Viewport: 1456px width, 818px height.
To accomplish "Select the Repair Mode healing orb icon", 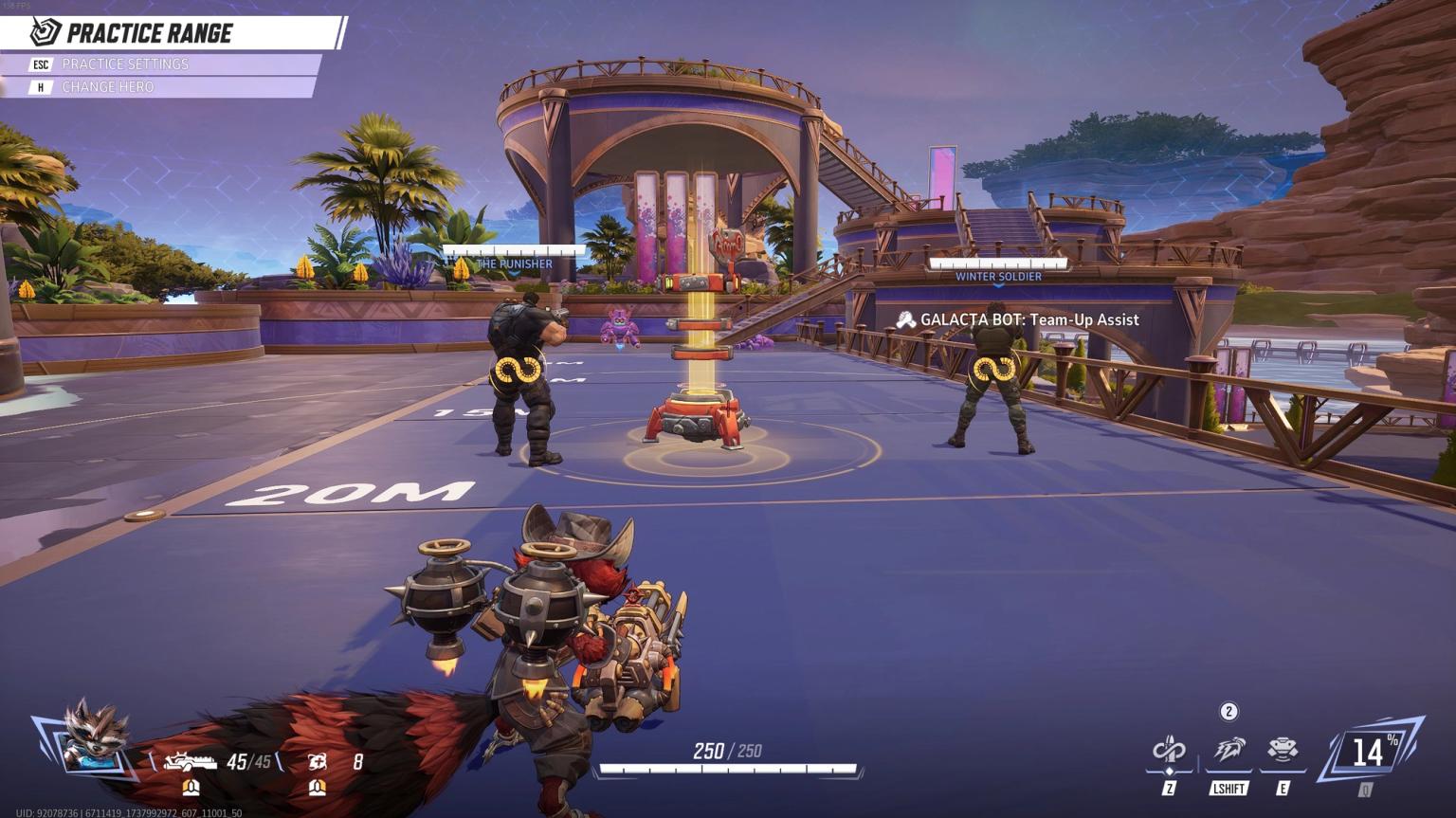I will tap(318, 761).
